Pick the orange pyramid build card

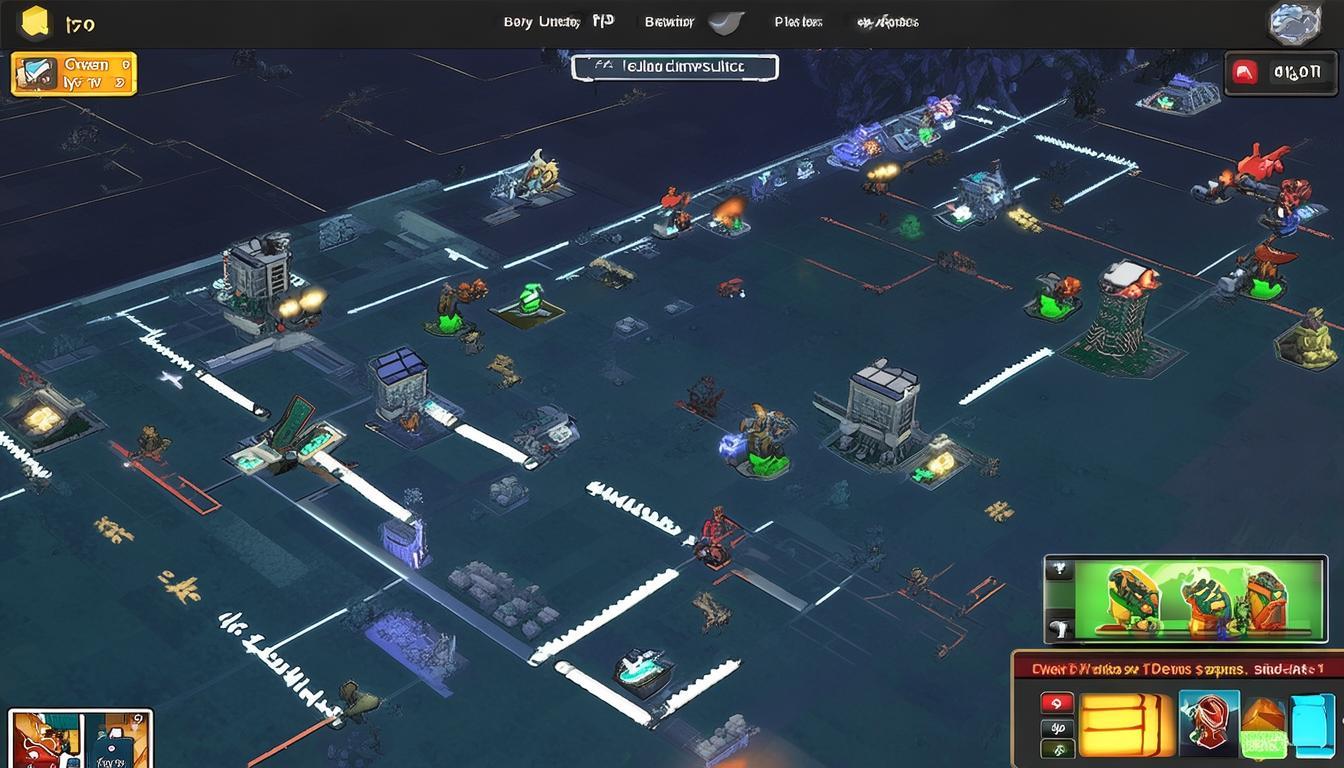1263,726
